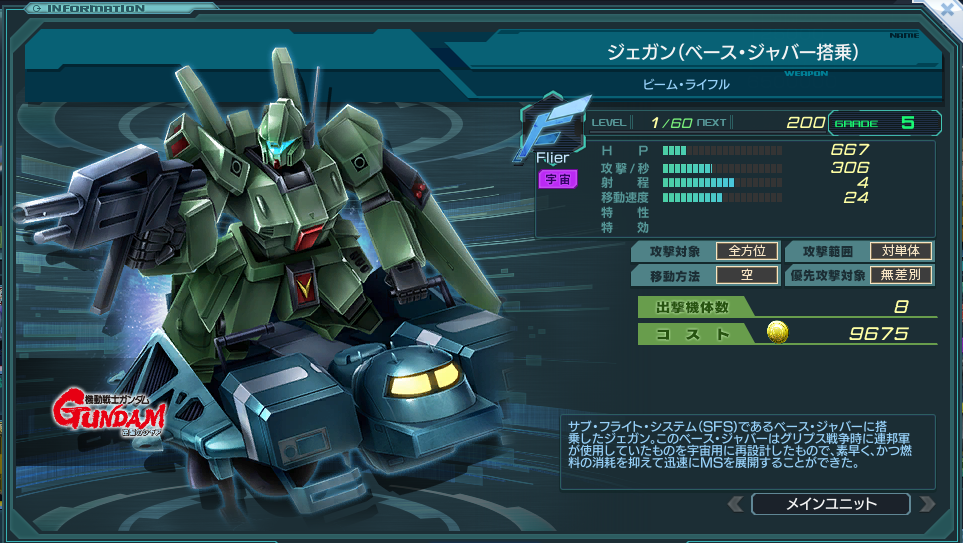Go to the previous unit page arrow
963x543 pixels.
(735, 504)
